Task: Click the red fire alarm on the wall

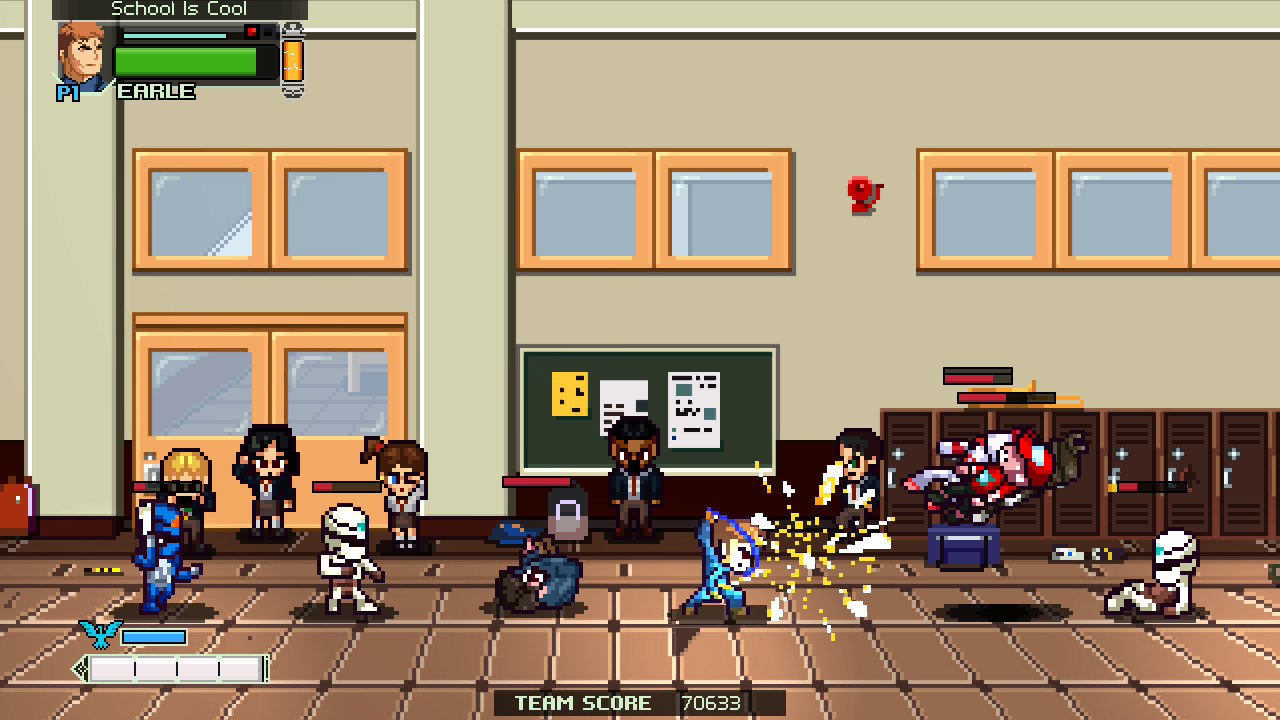Action: coord(862,195)
